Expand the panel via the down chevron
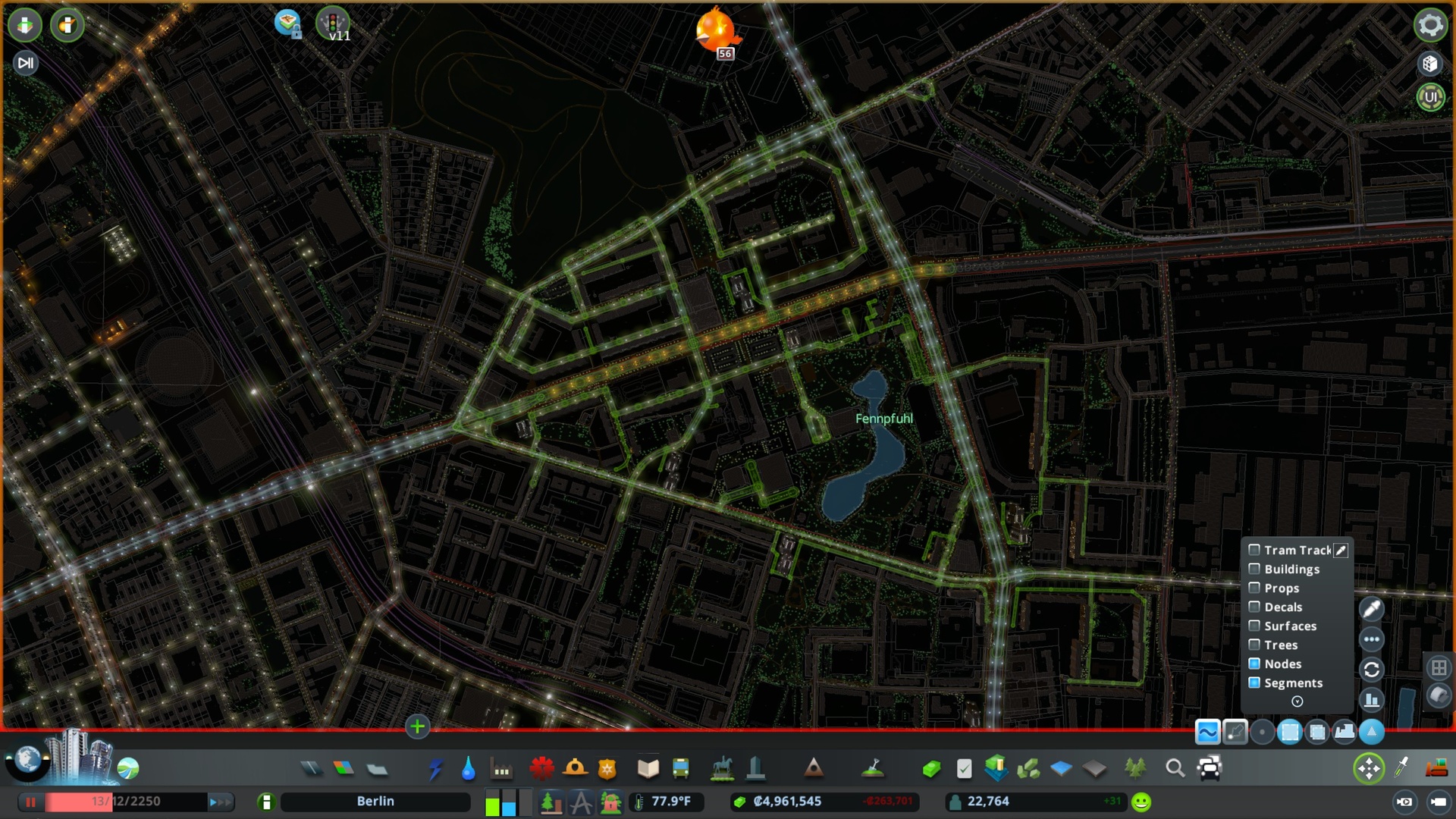Screen dimensions: 1456x819 coord(1298,701)
